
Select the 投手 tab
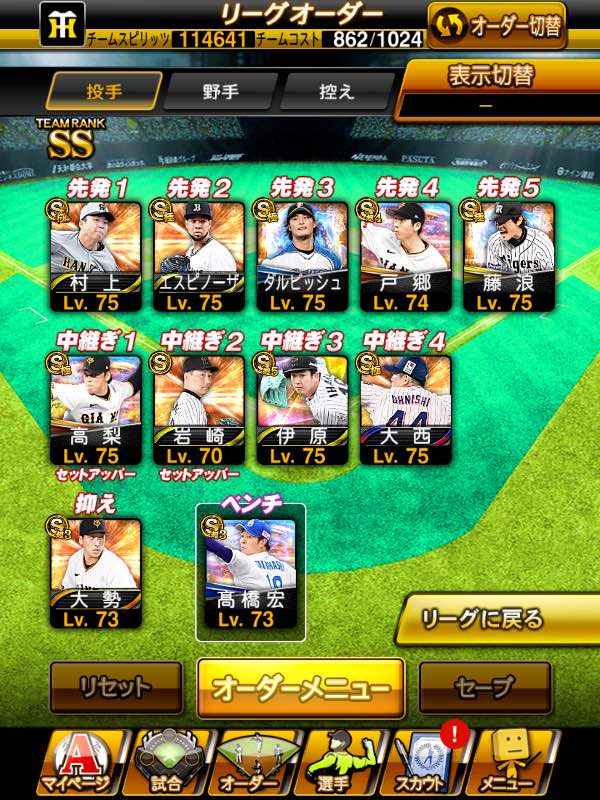(105, 91)
